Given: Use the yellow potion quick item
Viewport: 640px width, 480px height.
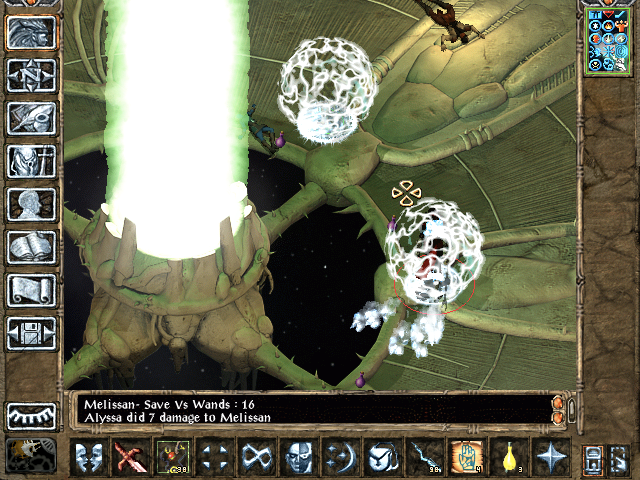Looking at the screenshot, I should click(x=508, y=457).
